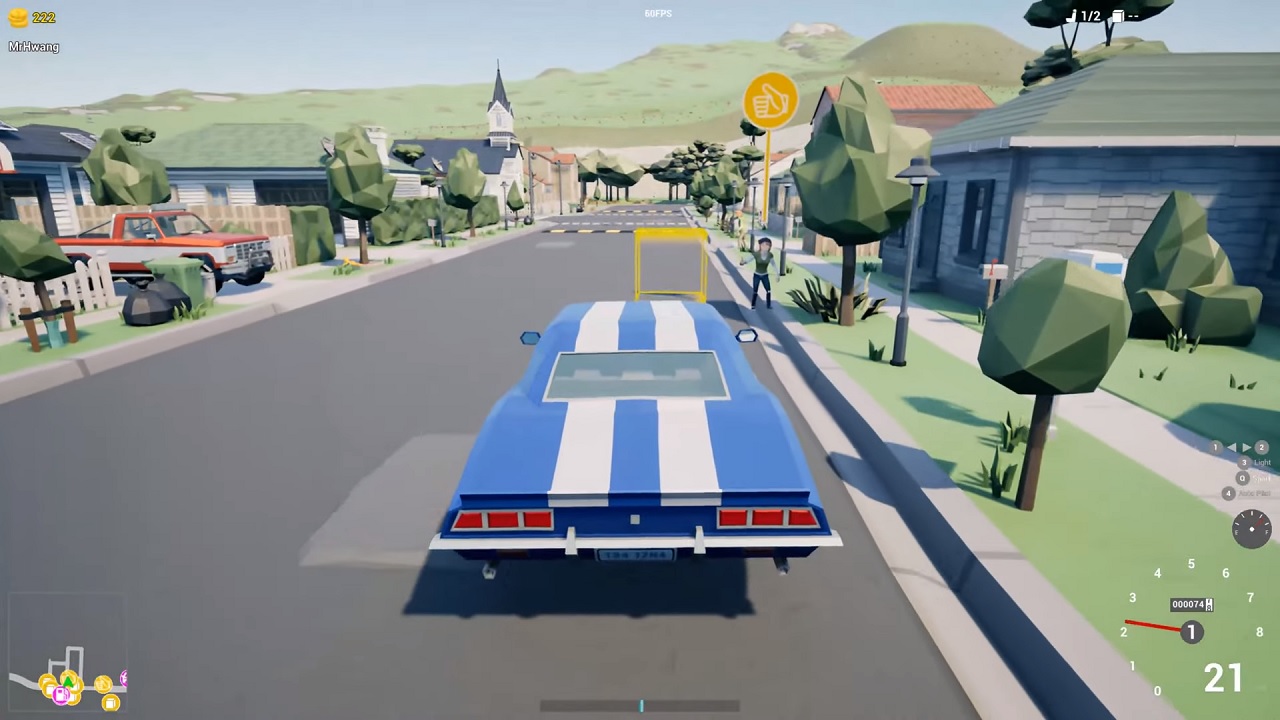Click the package delivery icon on minimap

110,702
